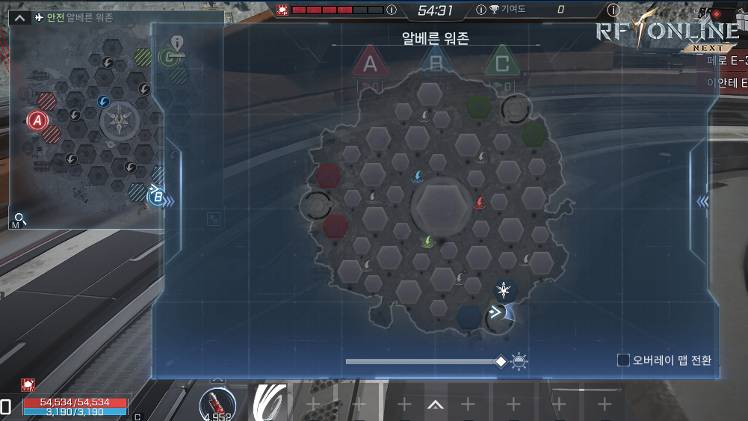Activate the white claw skill icon
Image resolution: width=748 pixels, height=421 pixels.
click(272, 401)
